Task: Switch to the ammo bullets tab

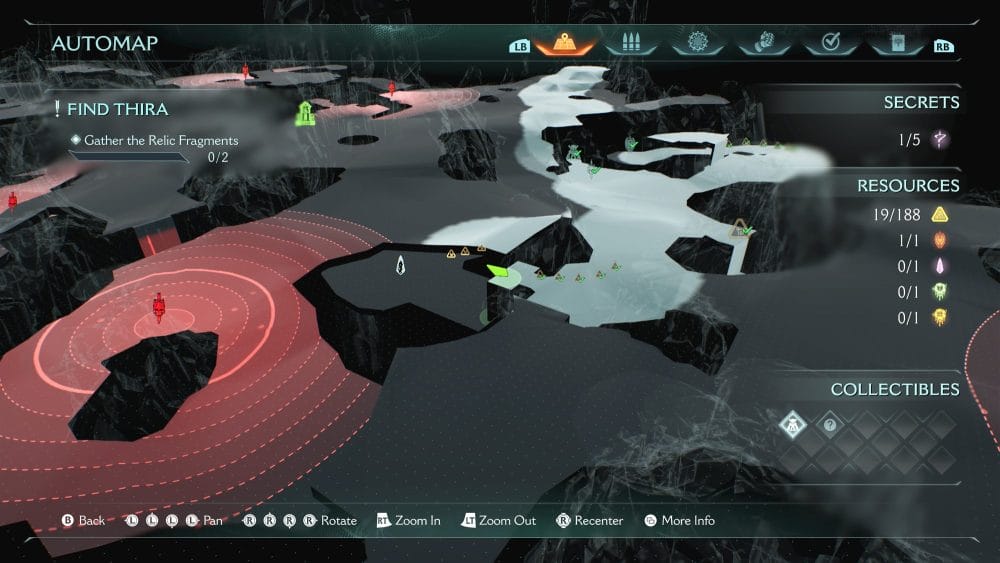Action: tap(630, 44)
